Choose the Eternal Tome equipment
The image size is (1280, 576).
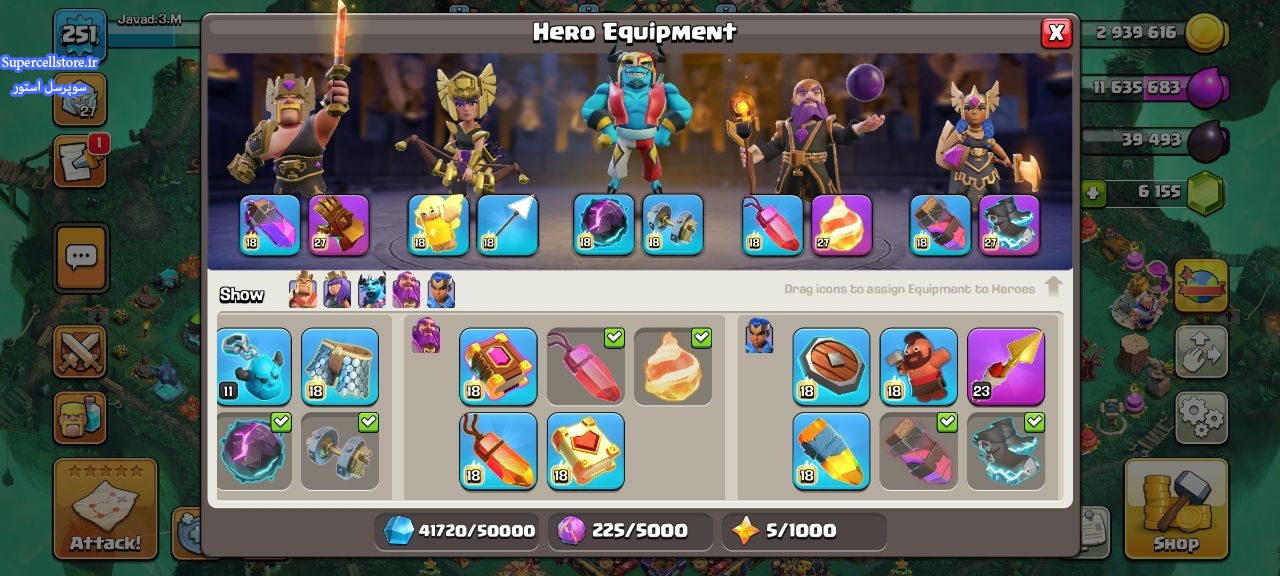(498, 367)
